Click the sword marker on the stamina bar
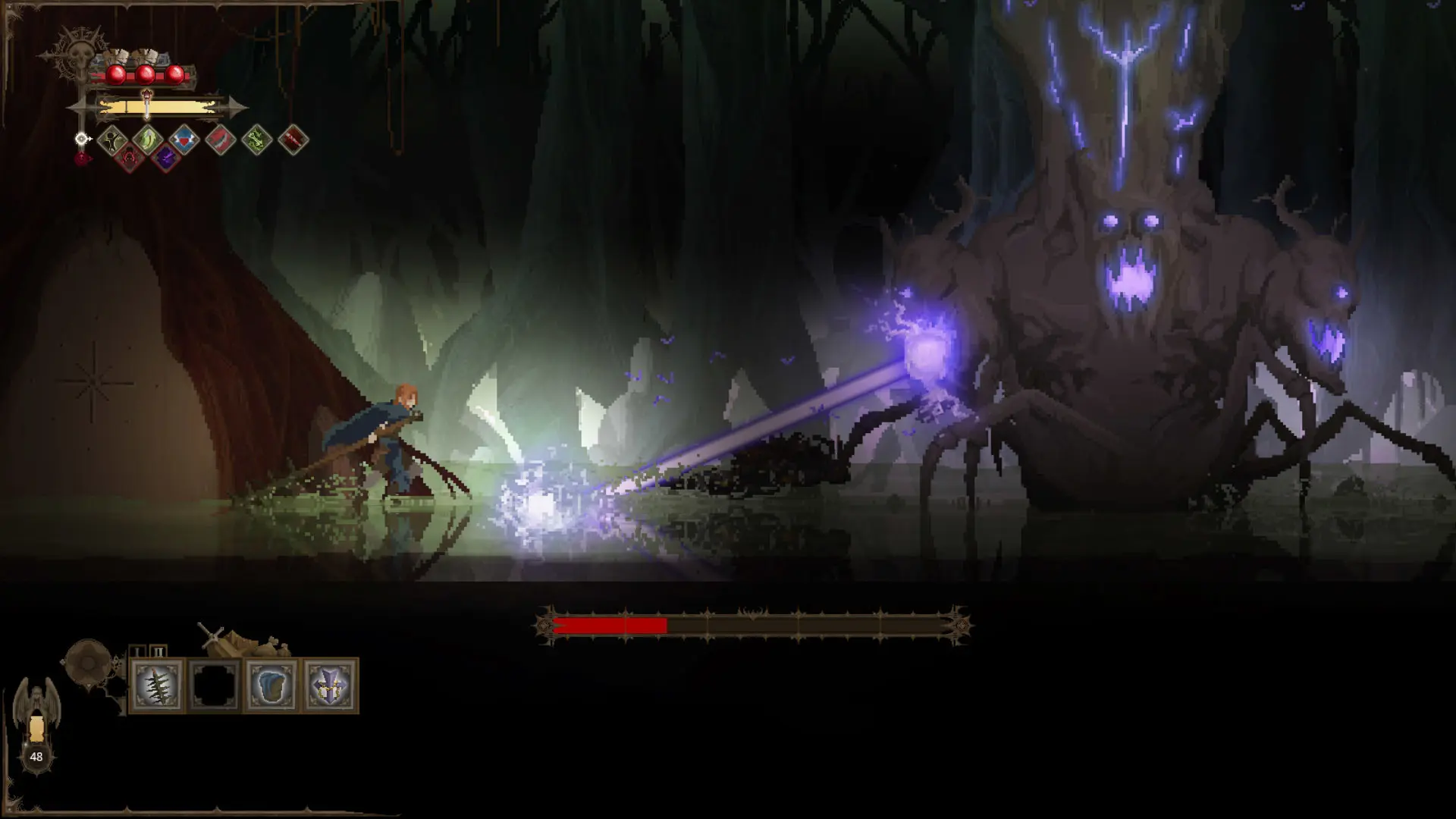Screen dimensions: 1456x819 click(x=146, y=102)
